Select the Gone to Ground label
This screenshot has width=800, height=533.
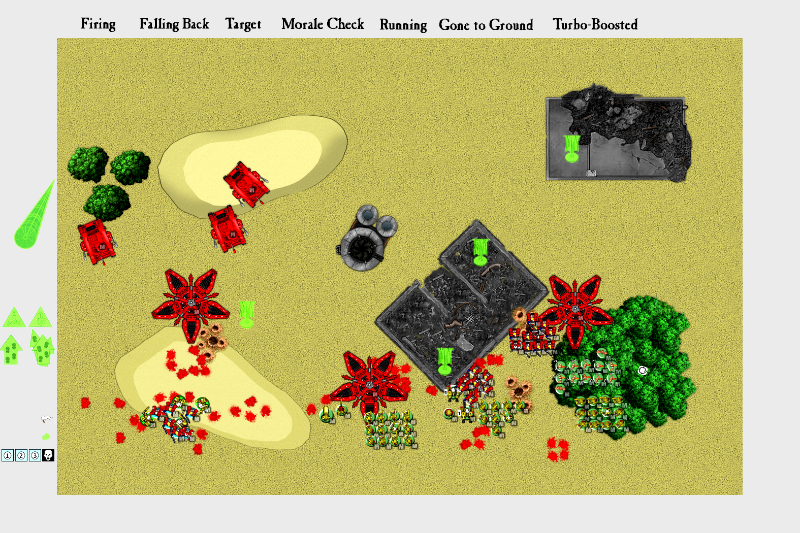pos(485,25)
